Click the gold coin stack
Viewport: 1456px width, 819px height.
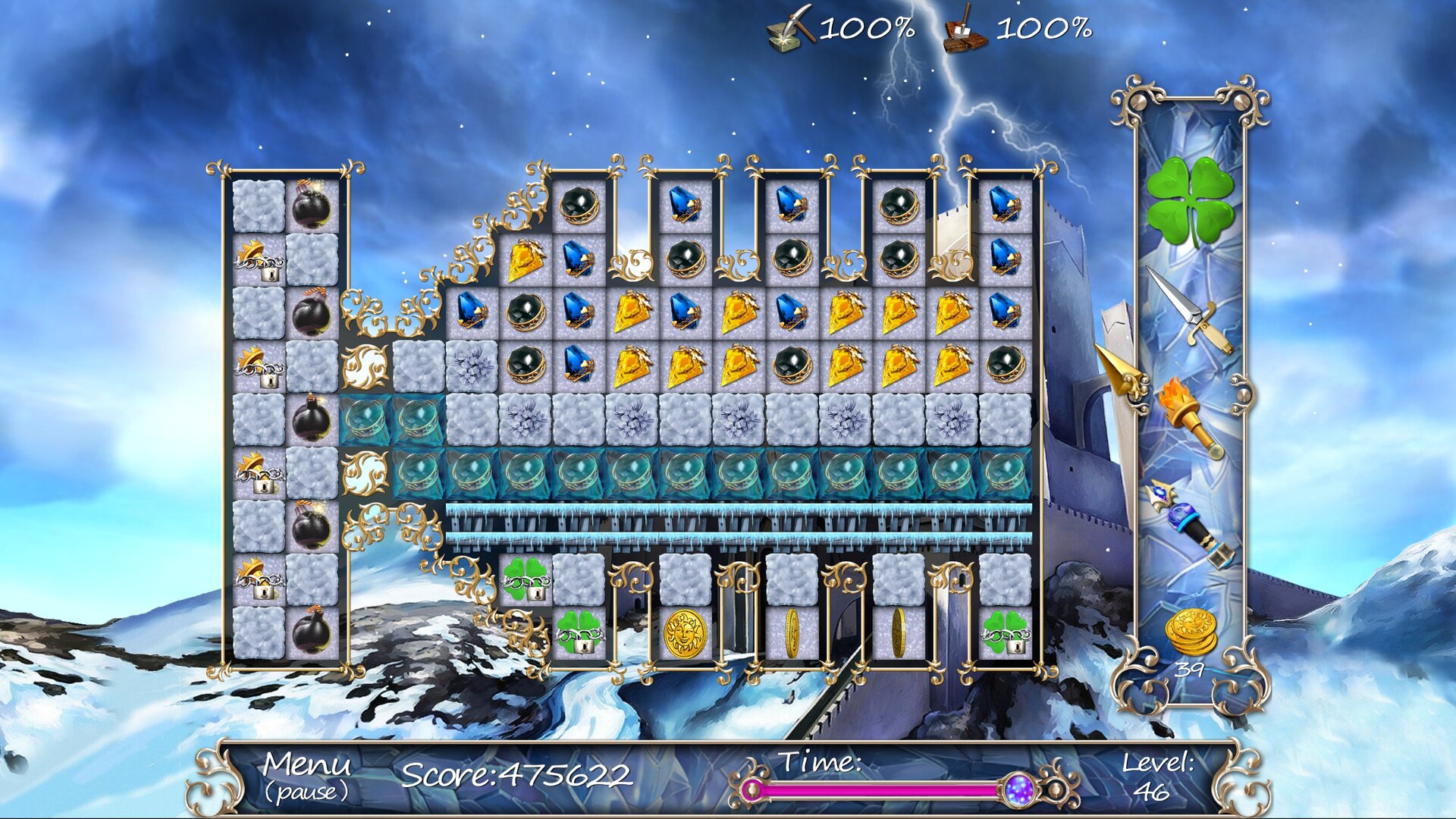pos(1191,632)
